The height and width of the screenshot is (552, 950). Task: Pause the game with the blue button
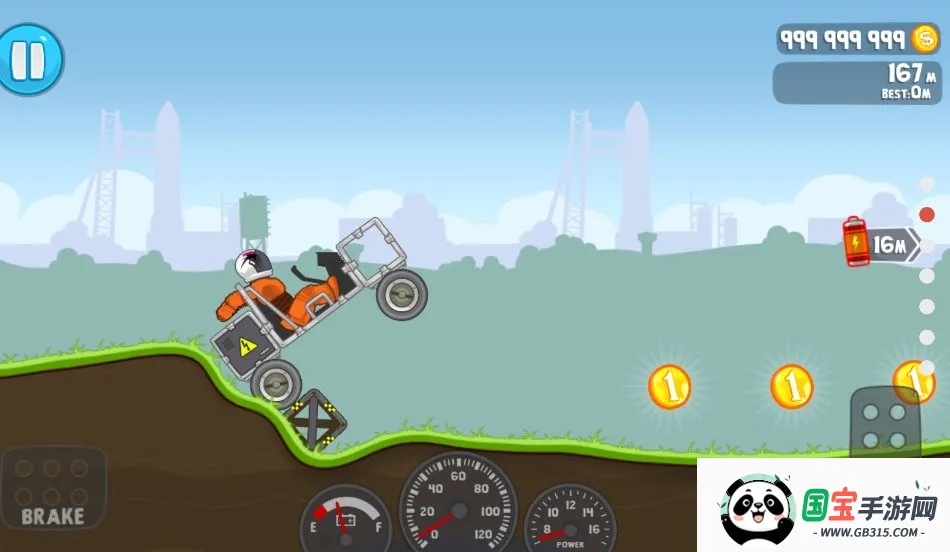click(x=29, y=59)
